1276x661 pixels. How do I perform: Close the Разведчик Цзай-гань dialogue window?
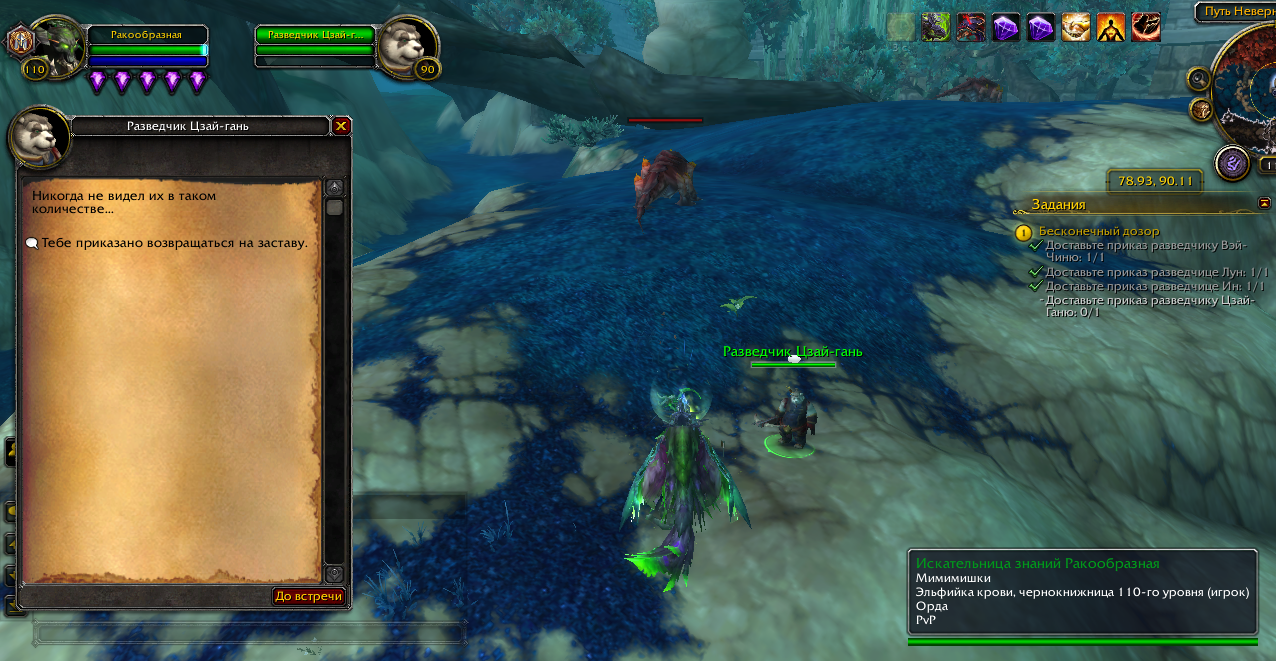coord(341,126)
